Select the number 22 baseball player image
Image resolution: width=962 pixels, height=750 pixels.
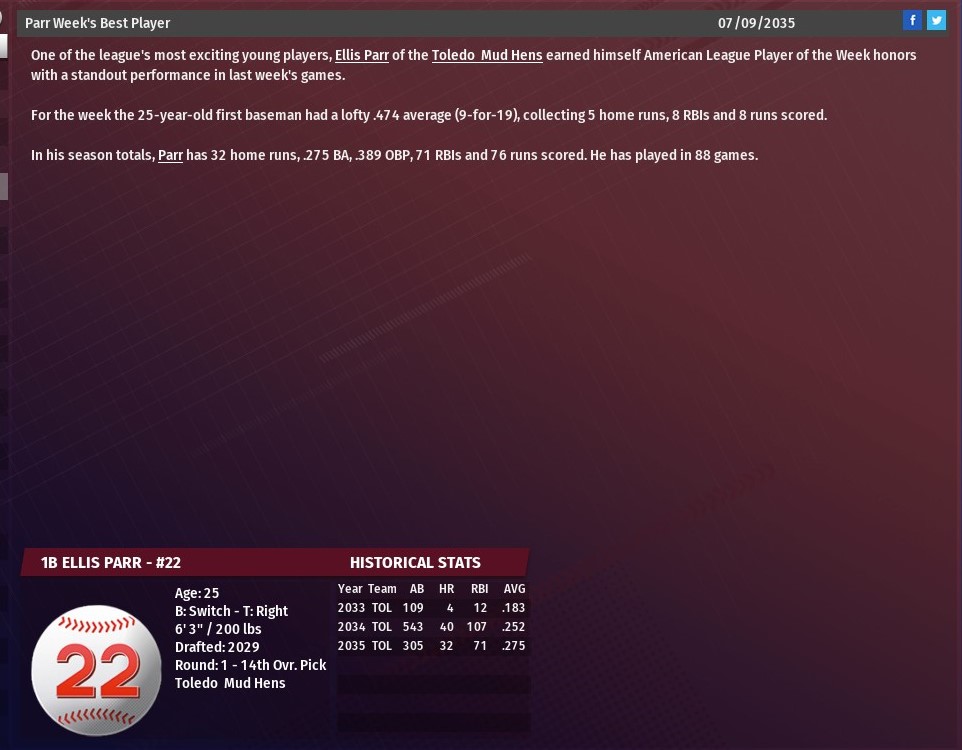96,670
